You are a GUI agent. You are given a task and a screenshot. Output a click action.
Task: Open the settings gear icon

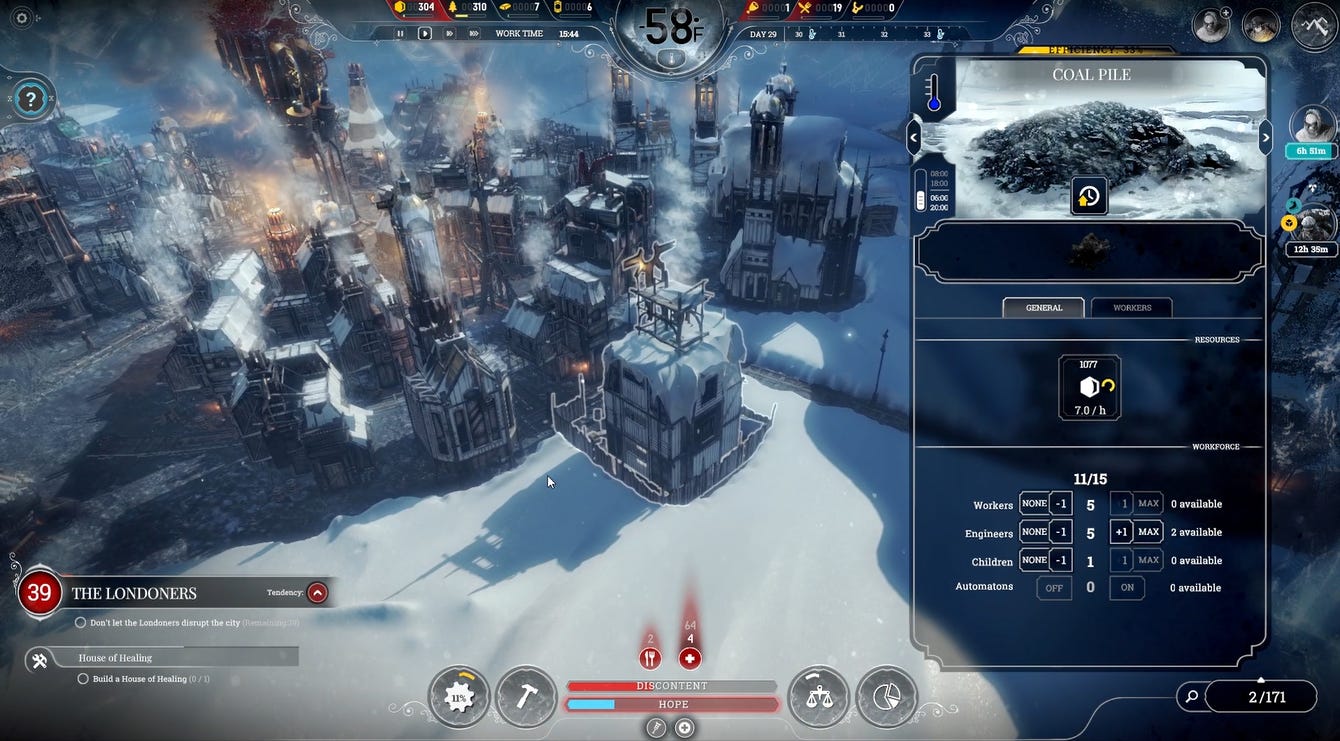click(21, 18)
